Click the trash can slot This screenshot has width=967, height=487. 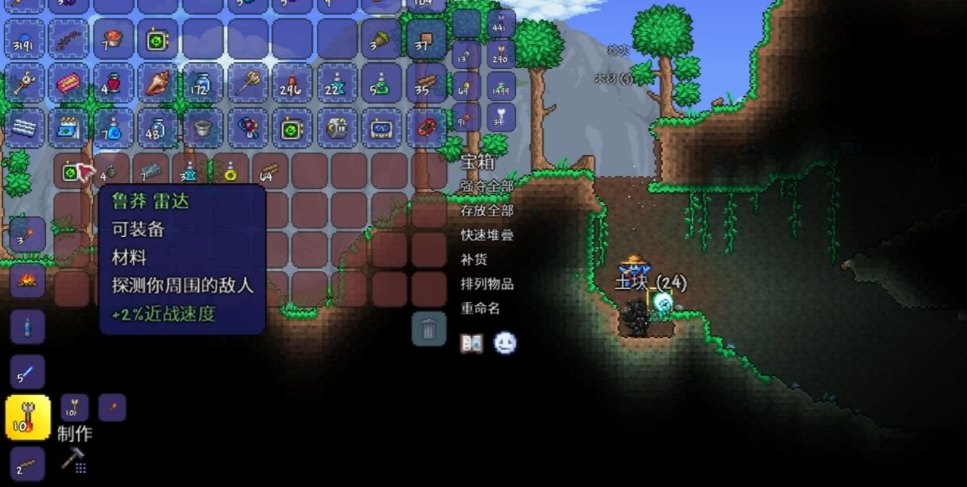coord(429,328)
